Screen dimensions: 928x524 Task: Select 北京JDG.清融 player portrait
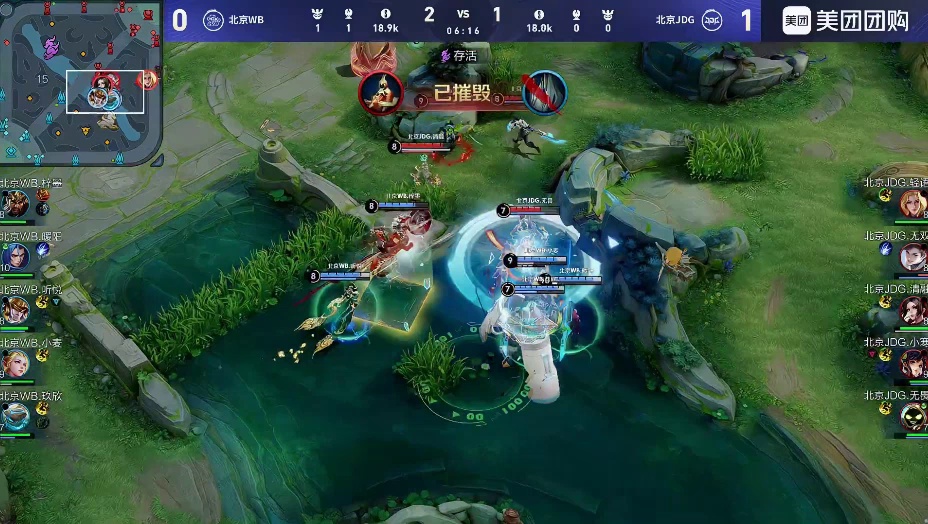pos(912,310)
